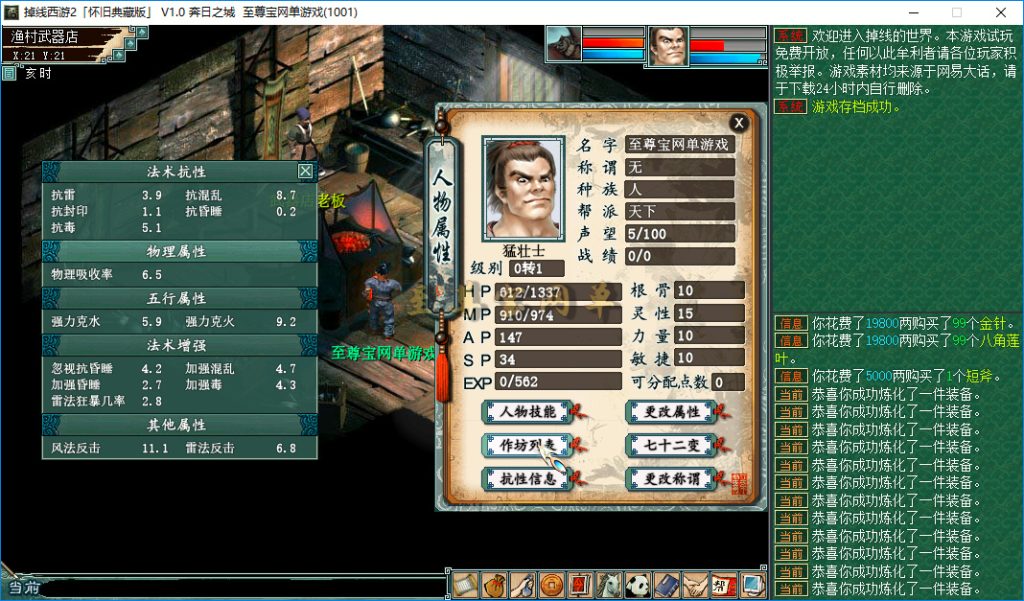
Task: Close the character attributes panel
Action: [739, 123]
